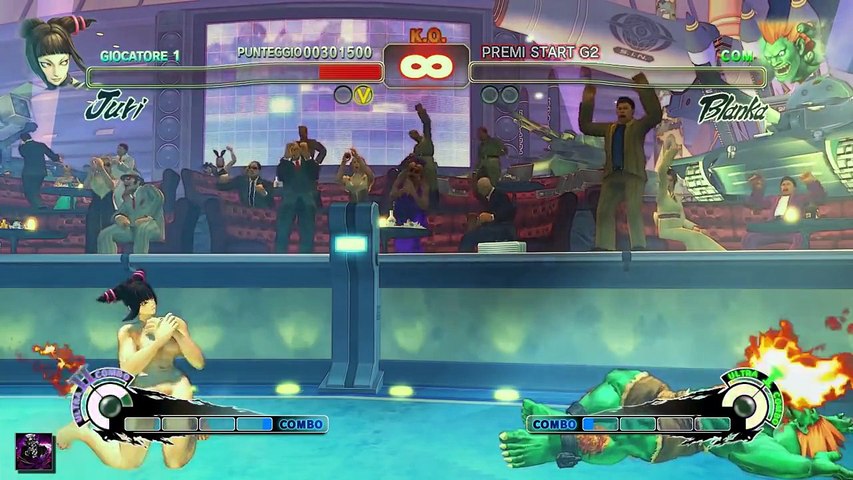Click Blanka's Ultra Combo revenge gauge
Viewport: 853px width, 480px height.
tap(742, 405)
